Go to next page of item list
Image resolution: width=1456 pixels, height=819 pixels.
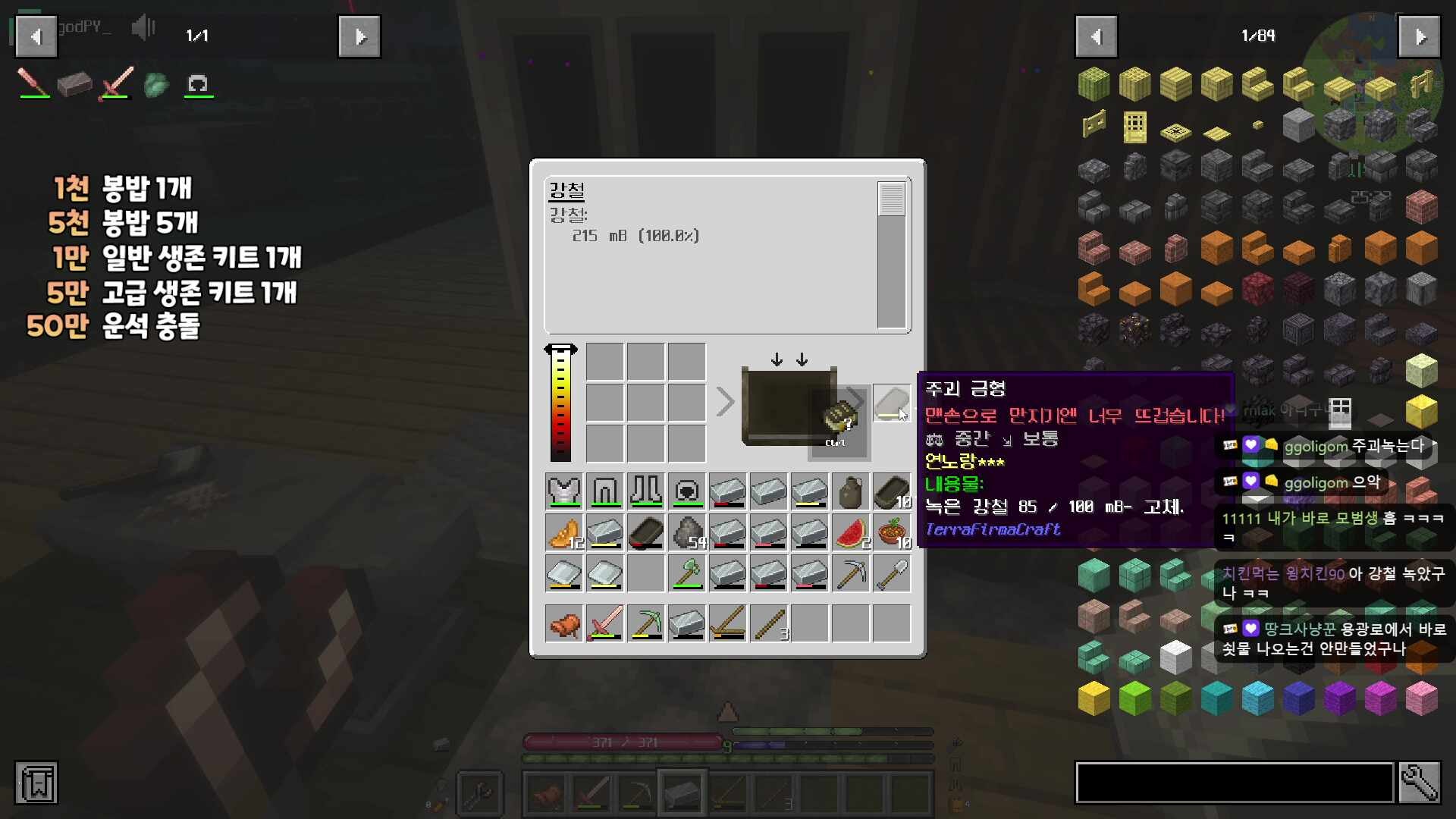1419,36
